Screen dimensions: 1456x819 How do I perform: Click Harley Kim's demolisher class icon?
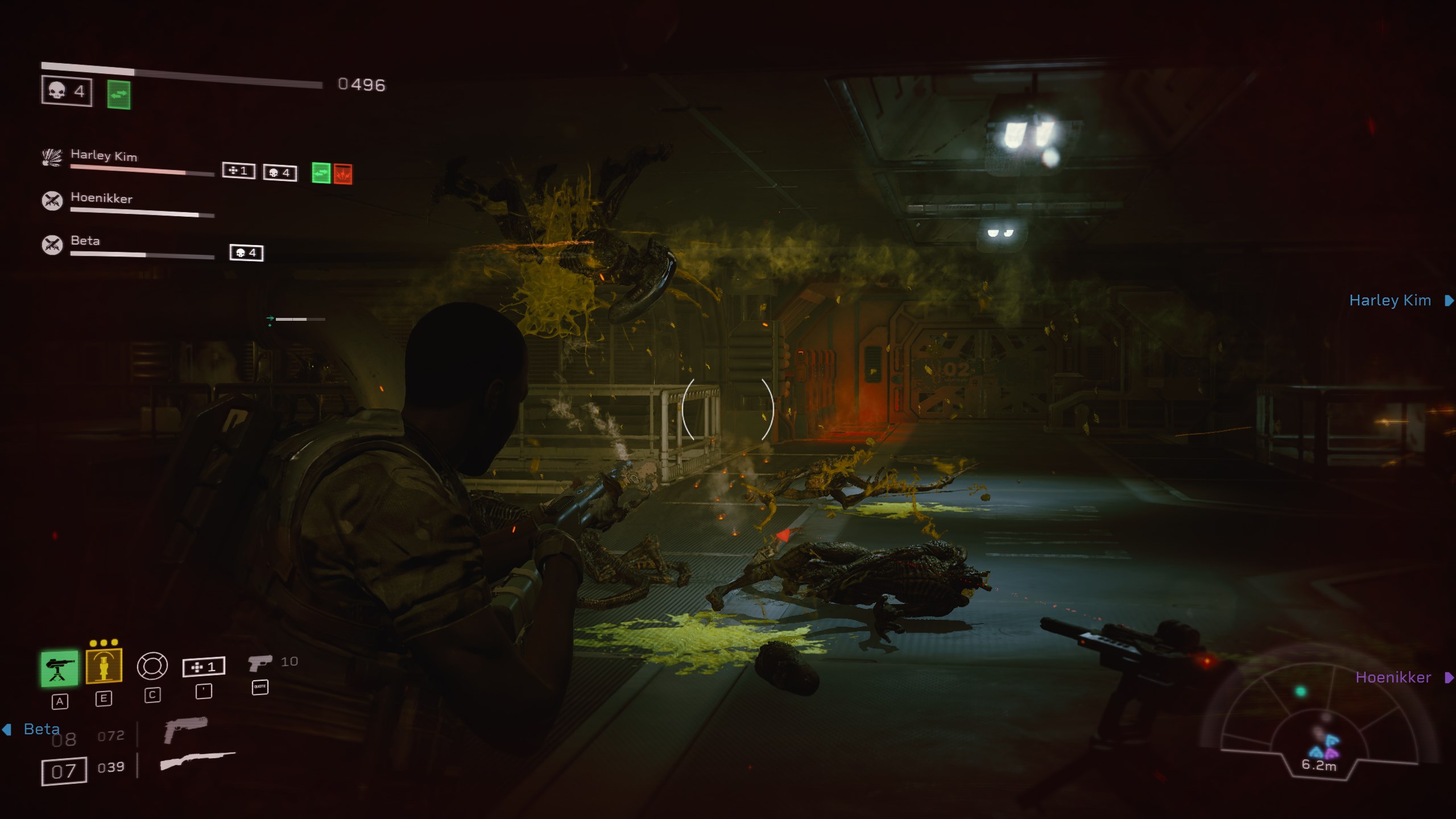click(x=52, y=157)
